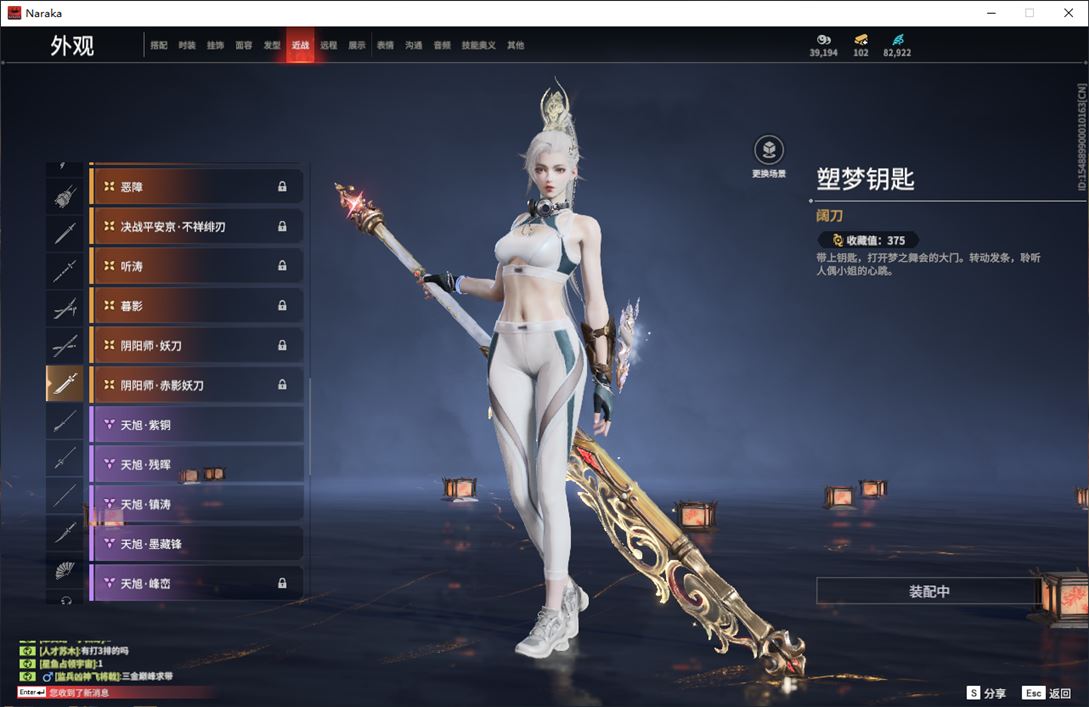Image resolution: width=1089 pixels, height=707 pixels.
Task: Select the 挂饰 accessories tab
Action: click(x=215, y=46)
